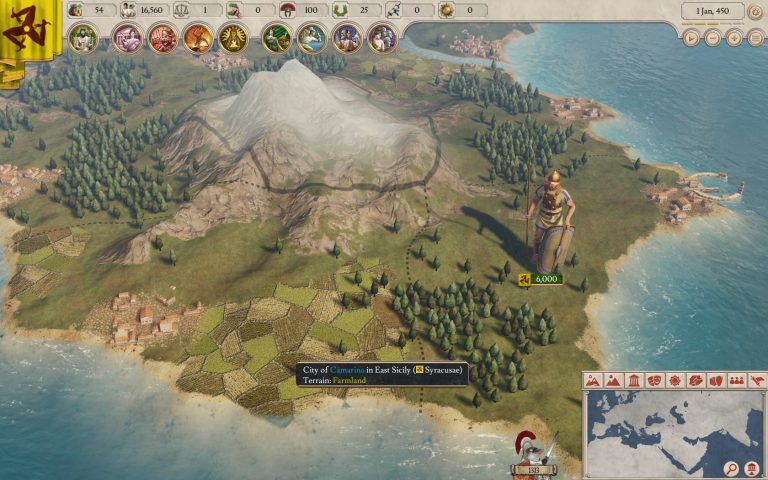Choose the three people population map mode

(x=737, y=381)
